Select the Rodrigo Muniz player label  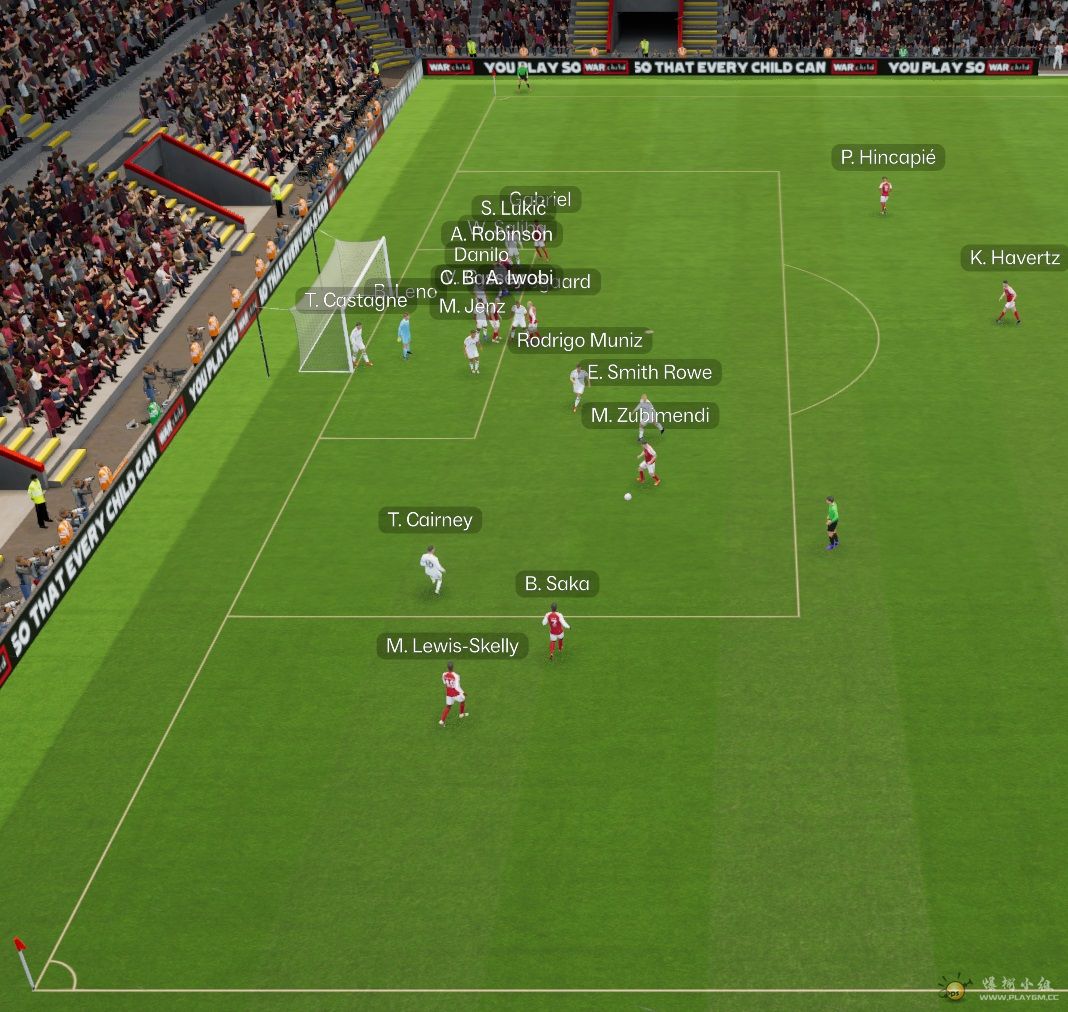[580, 341]
